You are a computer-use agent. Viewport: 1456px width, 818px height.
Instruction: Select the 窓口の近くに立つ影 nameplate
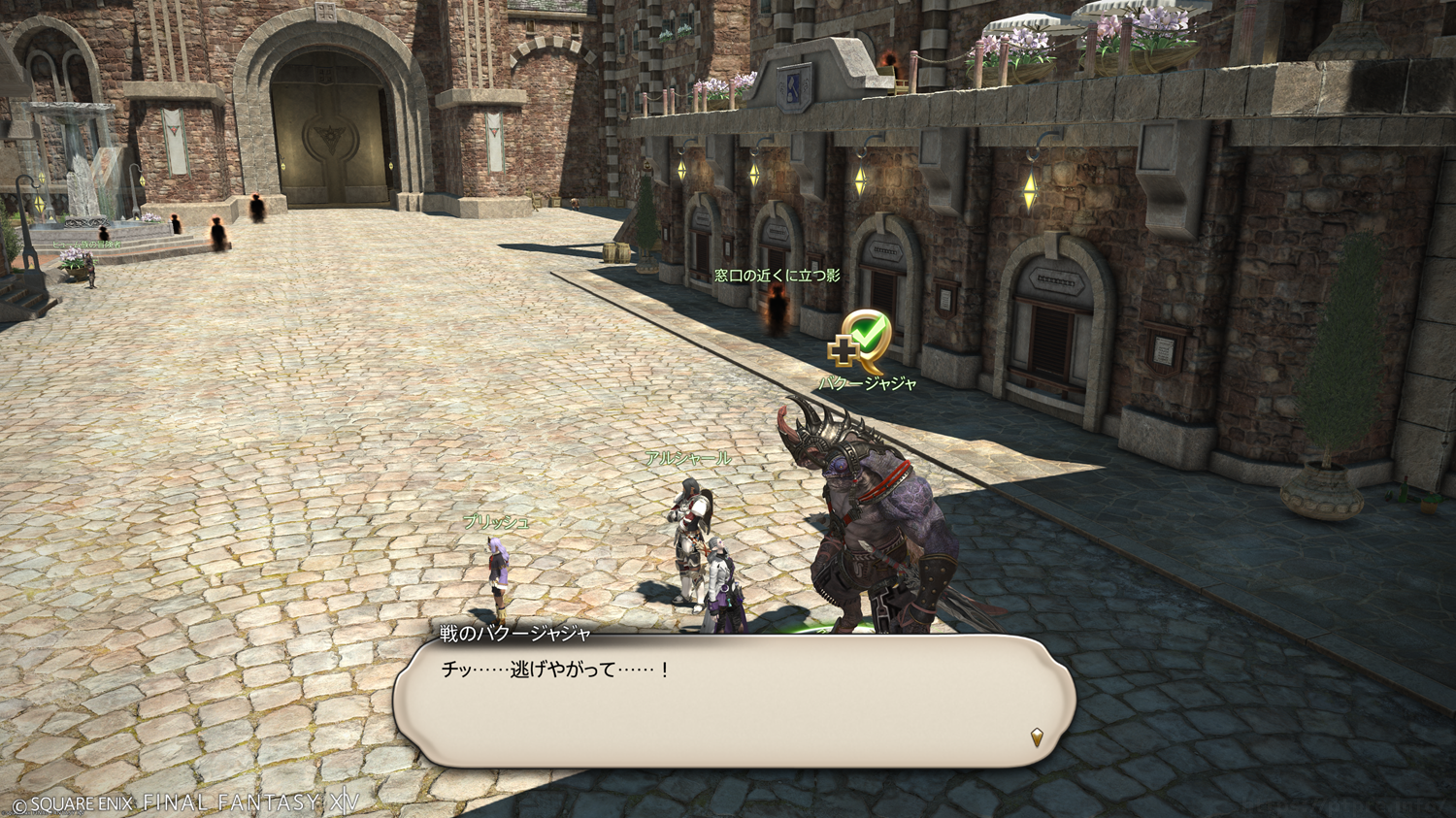[778, 276]
